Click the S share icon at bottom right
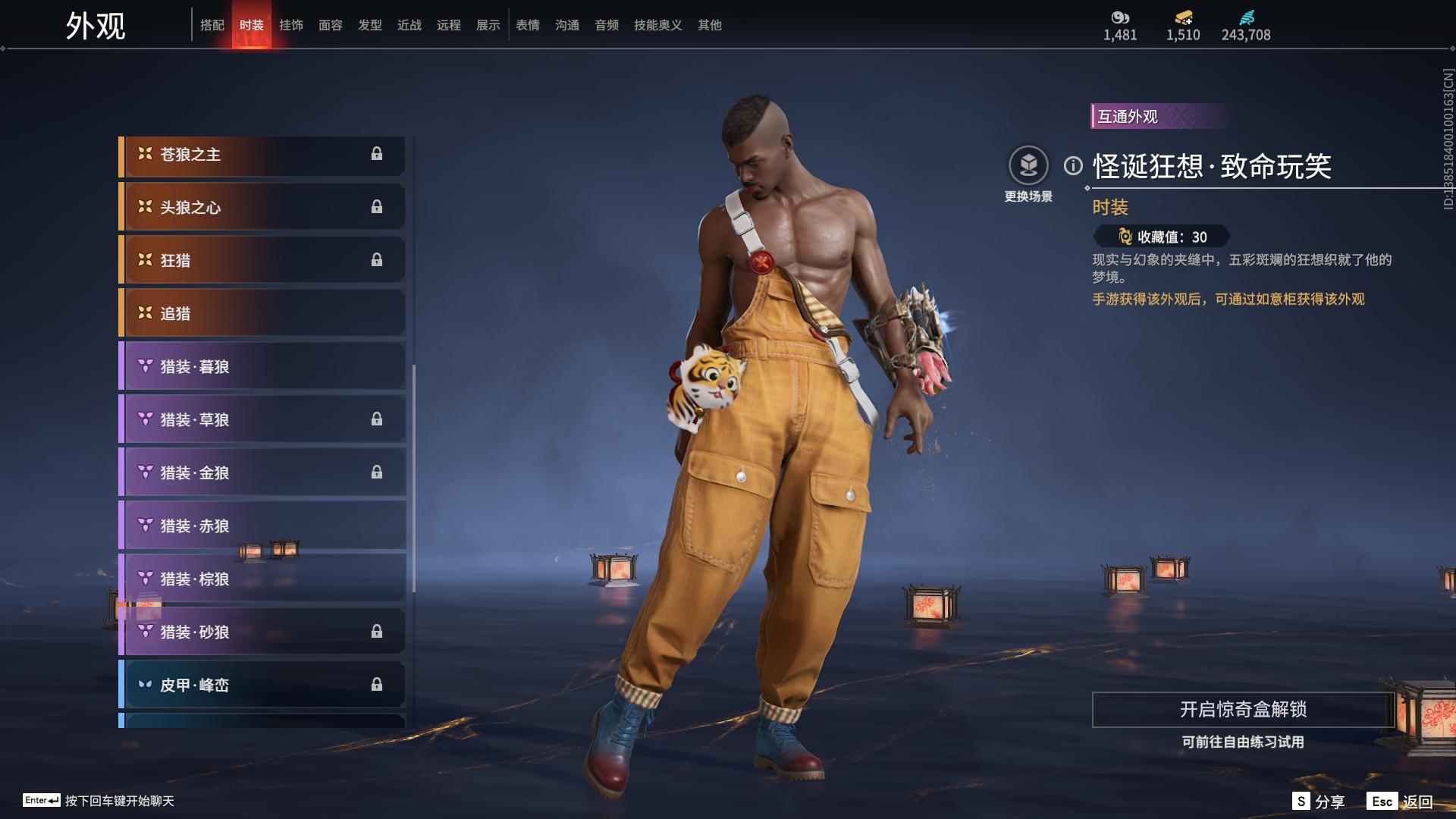Viewport: 1456px width, 819px height. [x=1301, y=800]
